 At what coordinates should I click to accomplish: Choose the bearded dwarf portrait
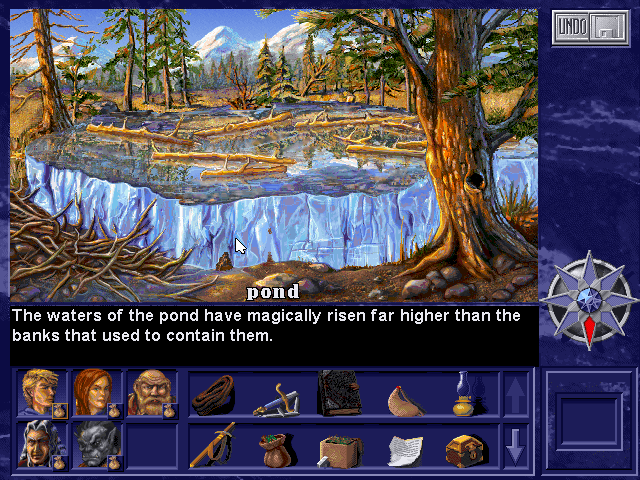tap(150, 391)
